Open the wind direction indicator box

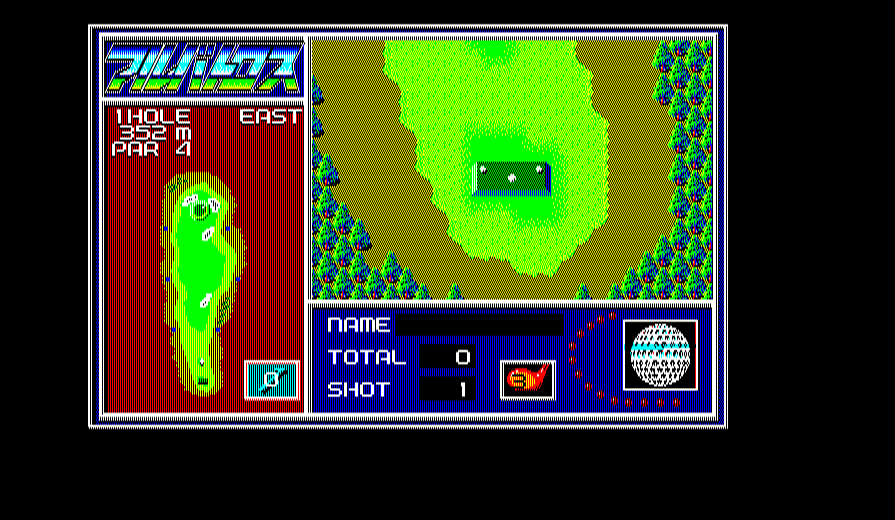(271, 380)
